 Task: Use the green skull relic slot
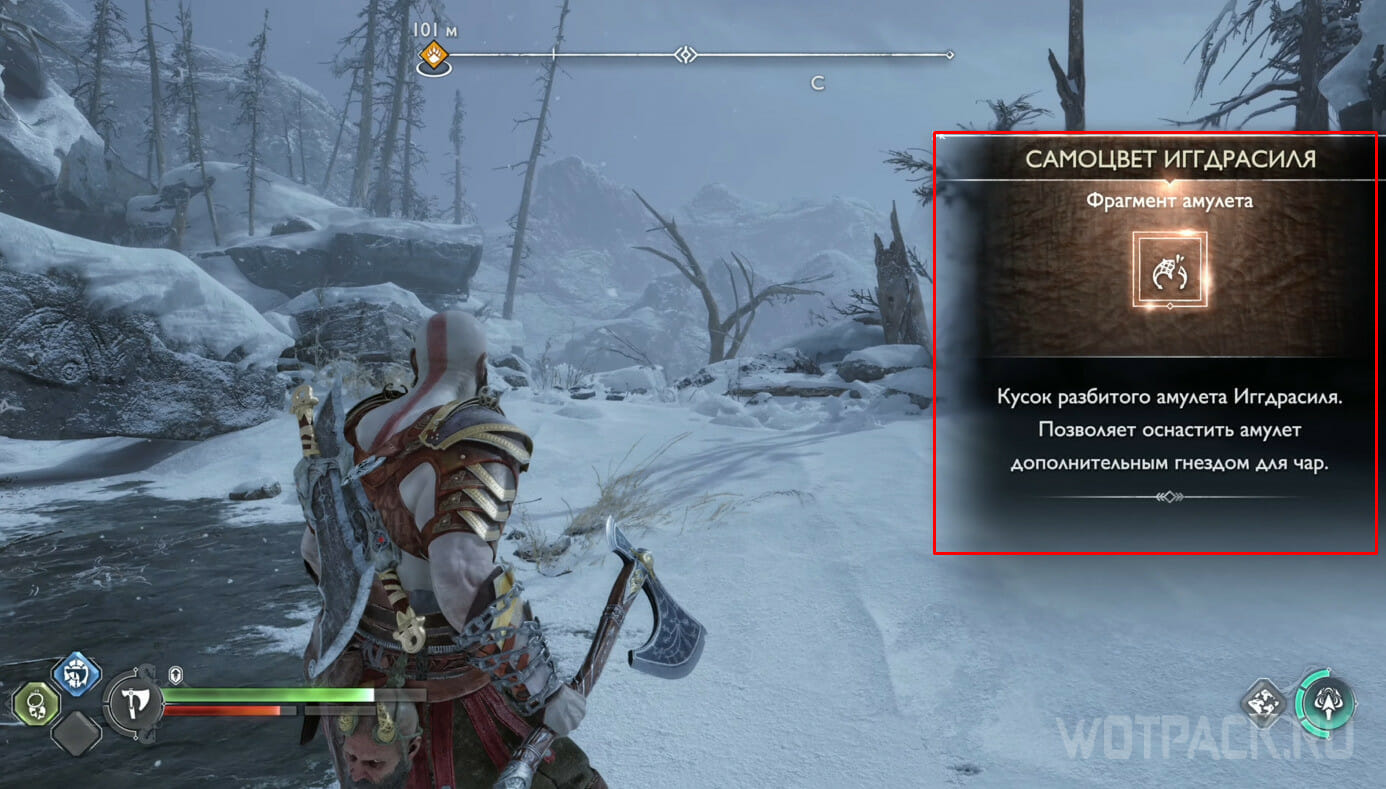[33, 704]
